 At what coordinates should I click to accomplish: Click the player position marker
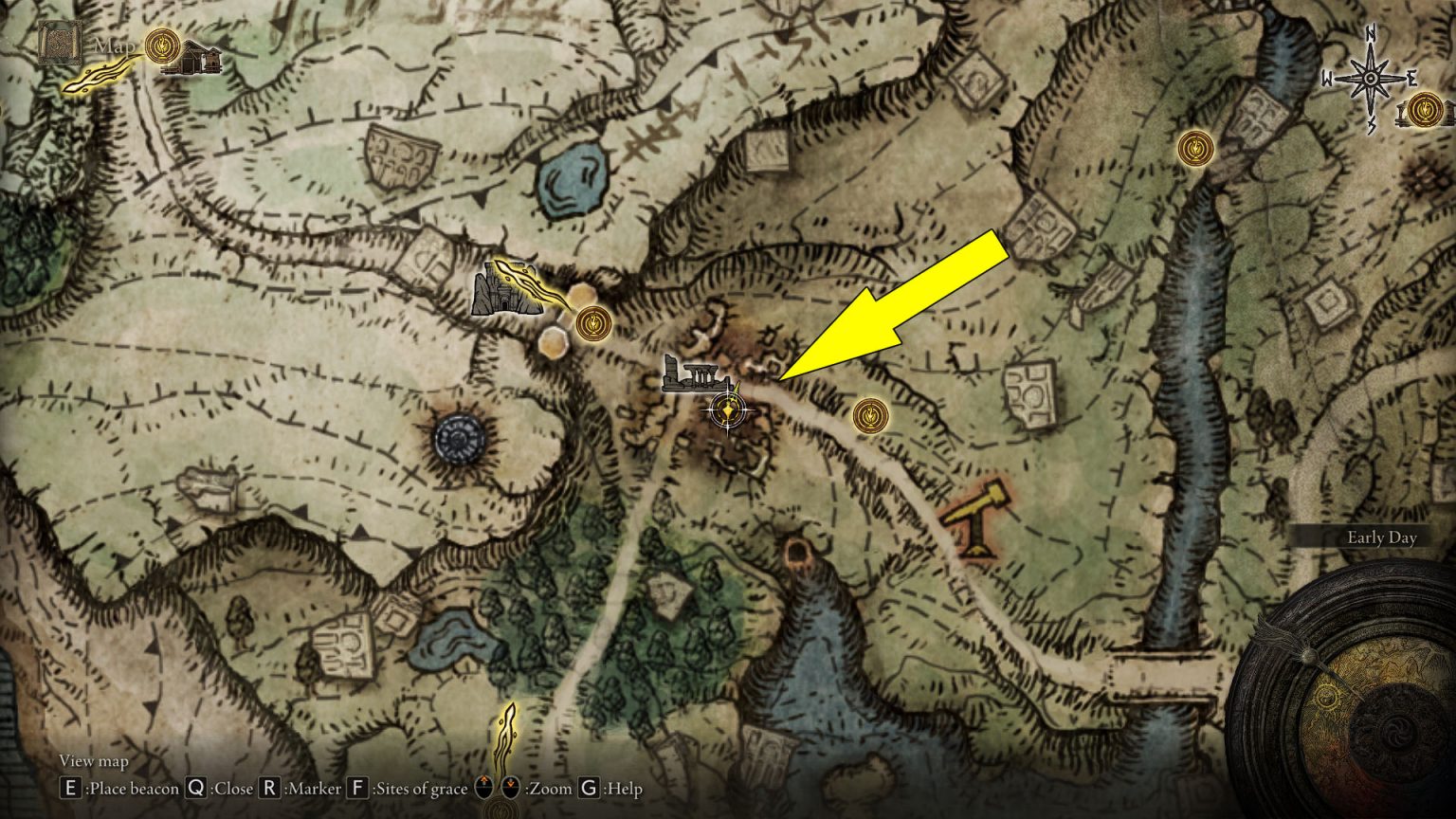pyautogui.click(x=727, y=409)
